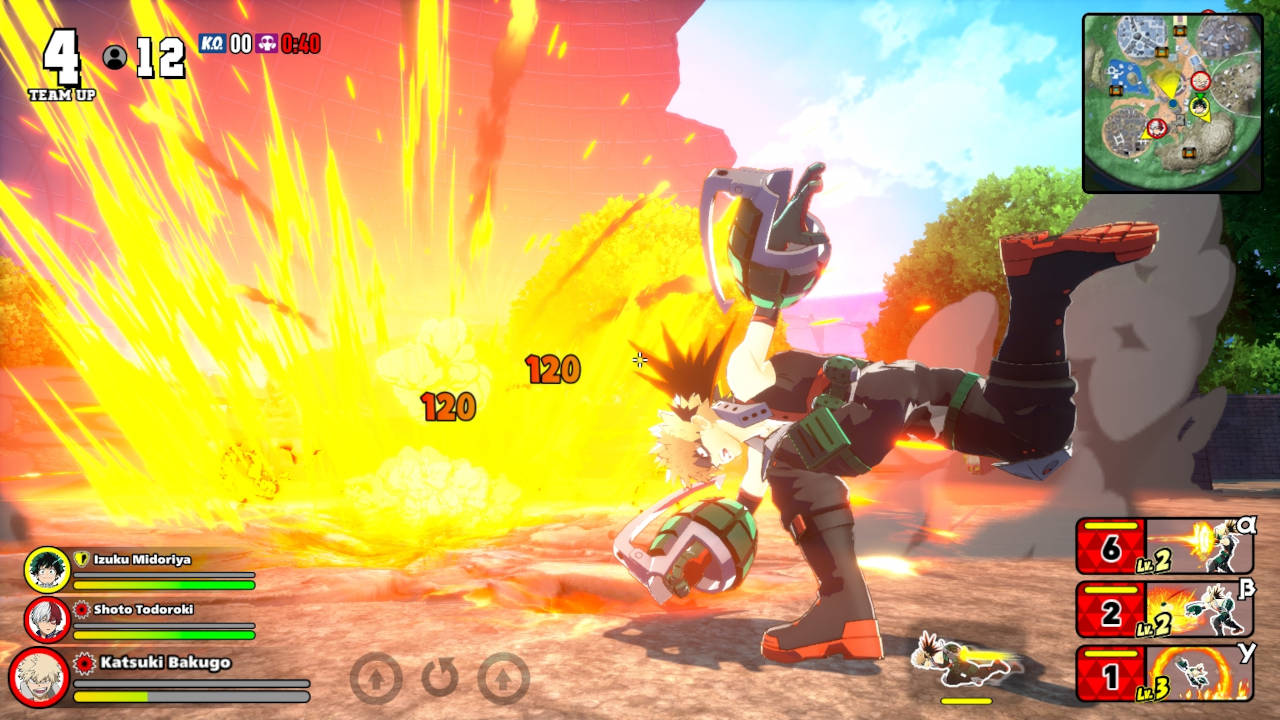
Task: Activate the alpha quirk skill
Action: (x=1165, y=546)
